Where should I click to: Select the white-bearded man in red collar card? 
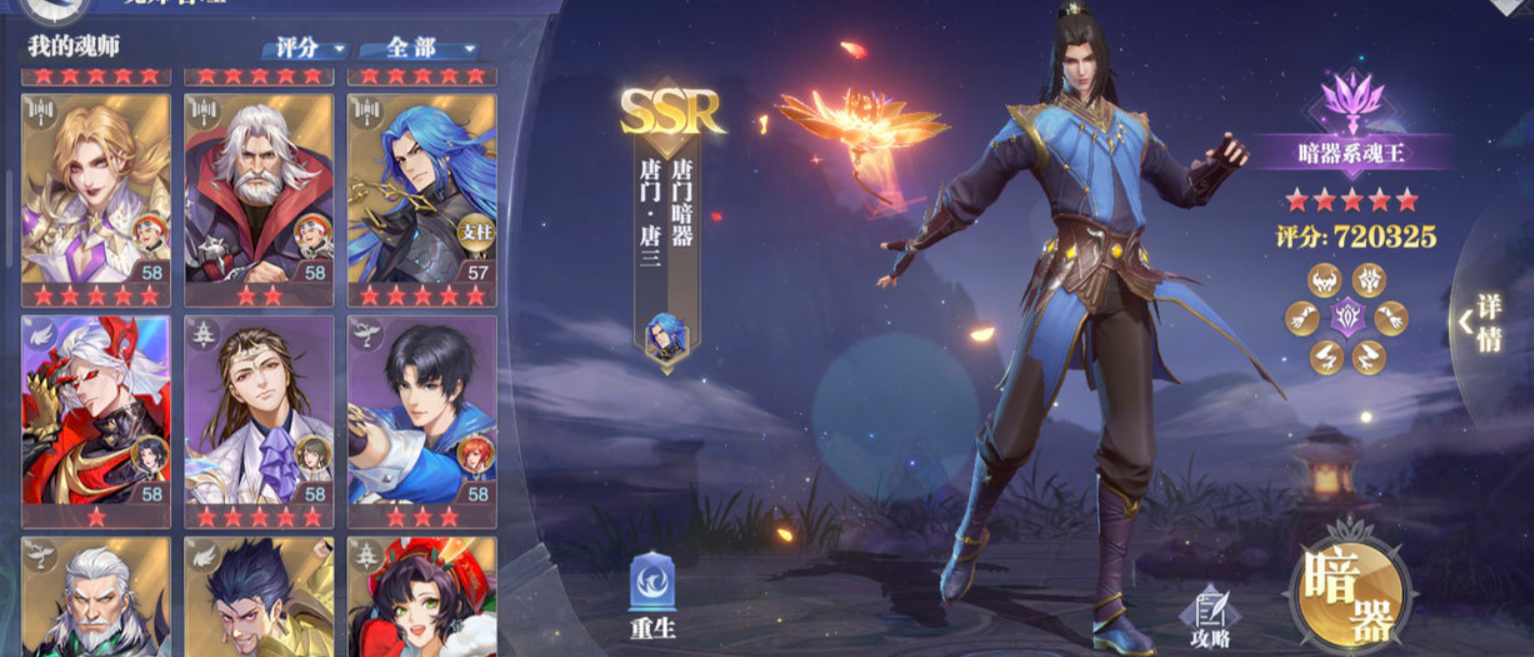tap(258, 189)
